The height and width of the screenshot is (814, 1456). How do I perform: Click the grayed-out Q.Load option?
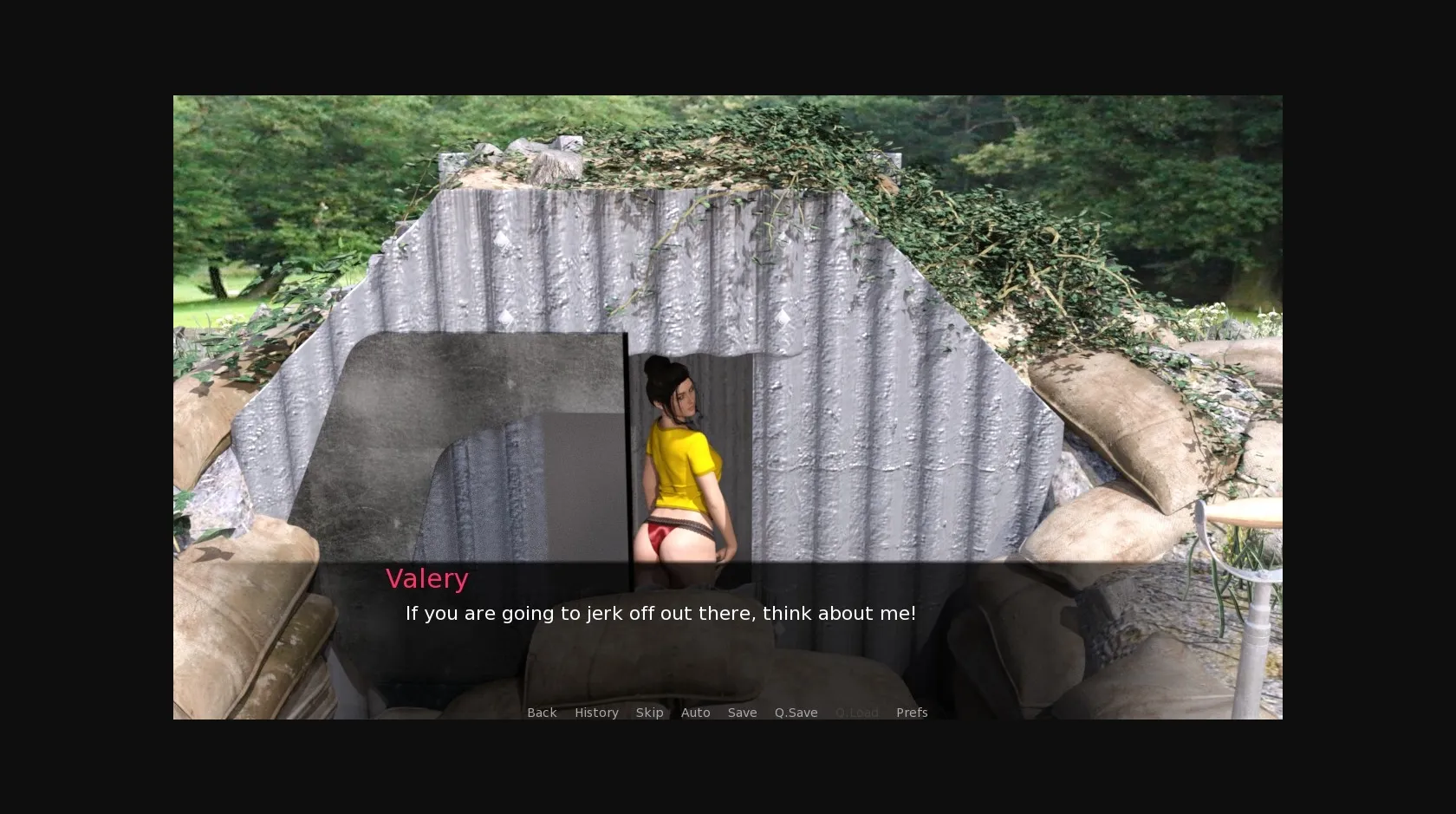(857, 712)
